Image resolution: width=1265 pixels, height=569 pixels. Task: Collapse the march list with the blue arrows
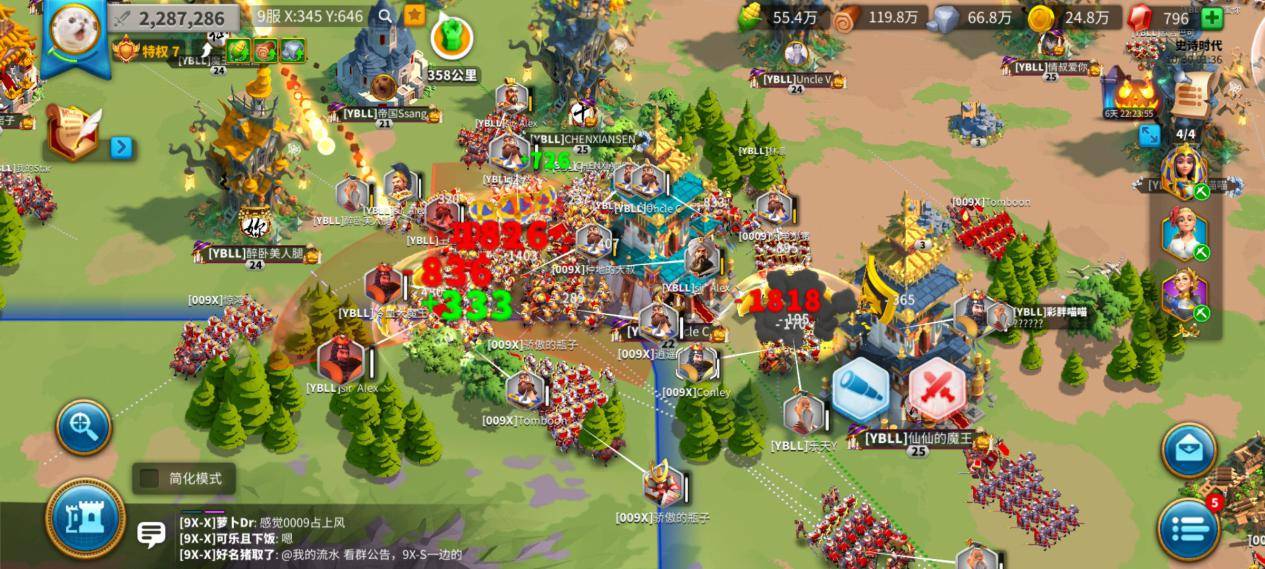(1150, 134)
